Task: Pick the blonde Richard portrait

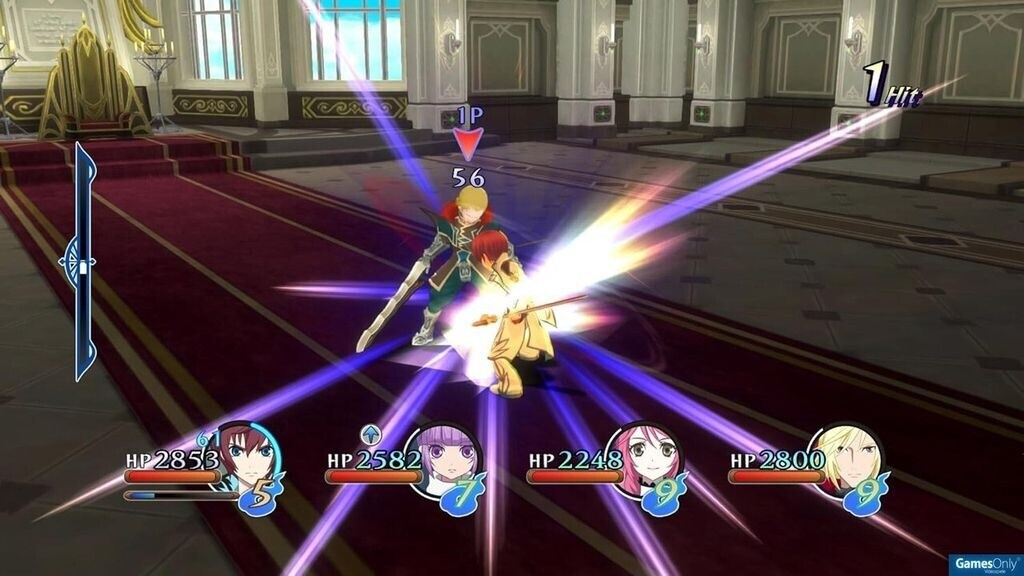Action: click(x=848, y=458)
